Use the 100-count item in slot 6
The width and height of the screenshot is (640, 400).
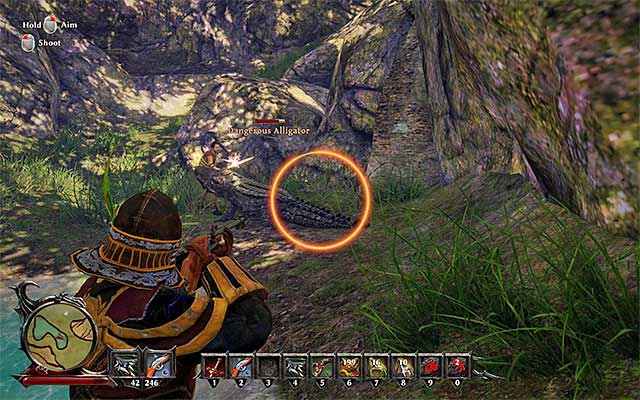point(348,366)
